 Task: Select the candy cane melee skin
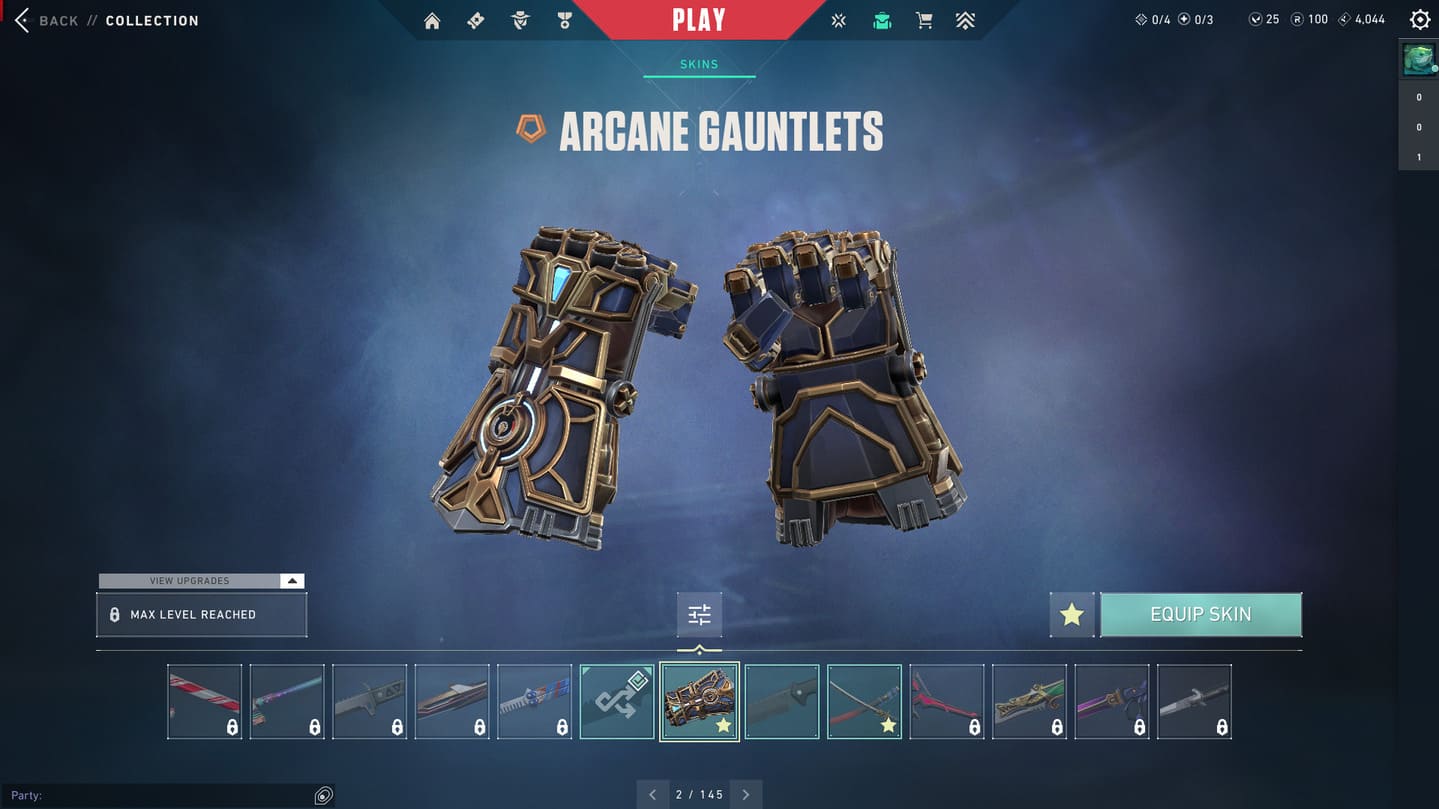pyautogui.click(x=205, y=702)
